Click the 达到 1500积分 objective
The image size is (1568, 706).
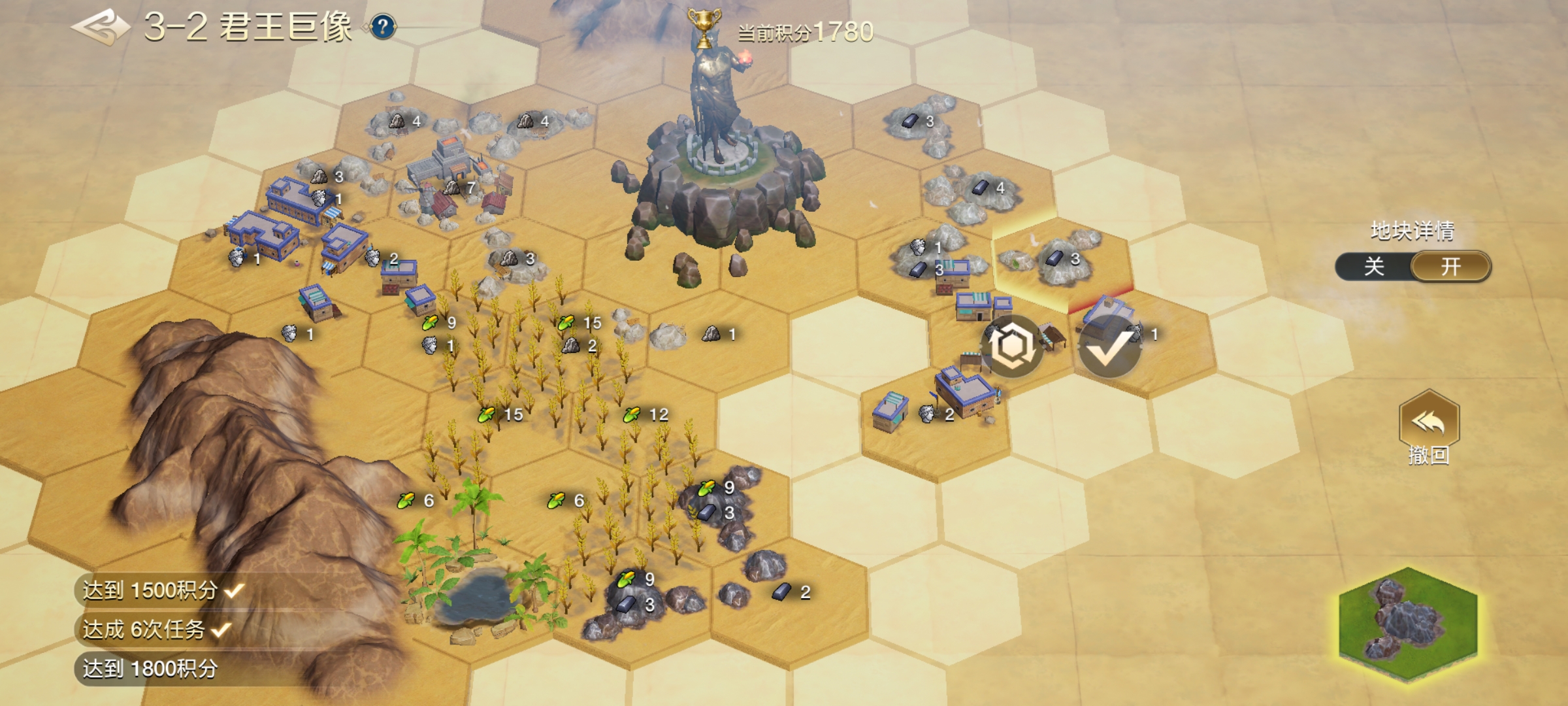pos(152,590)
